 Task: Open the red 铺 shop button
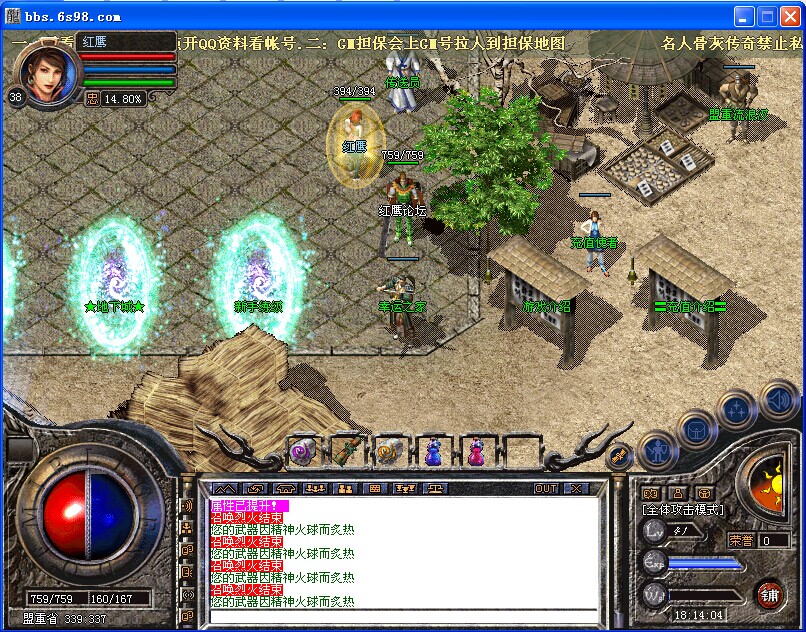(x=769, y=594)
